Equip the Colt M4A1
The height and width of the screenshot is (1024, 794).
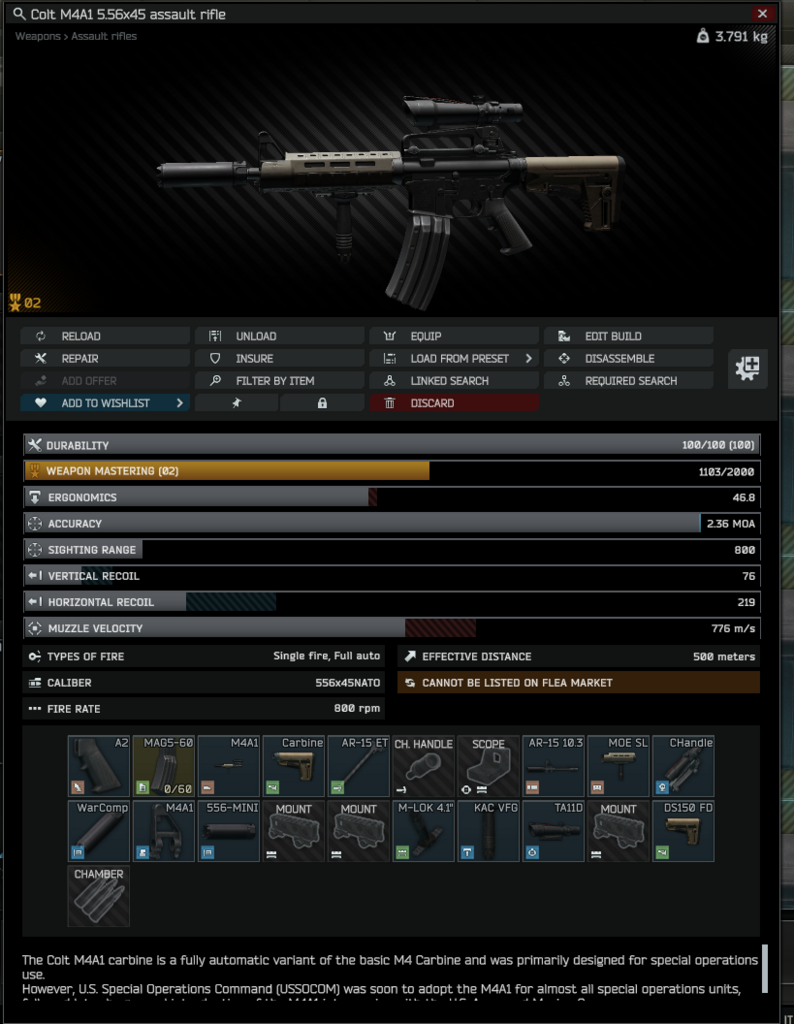pyautogui.click(x=453, y=336)
